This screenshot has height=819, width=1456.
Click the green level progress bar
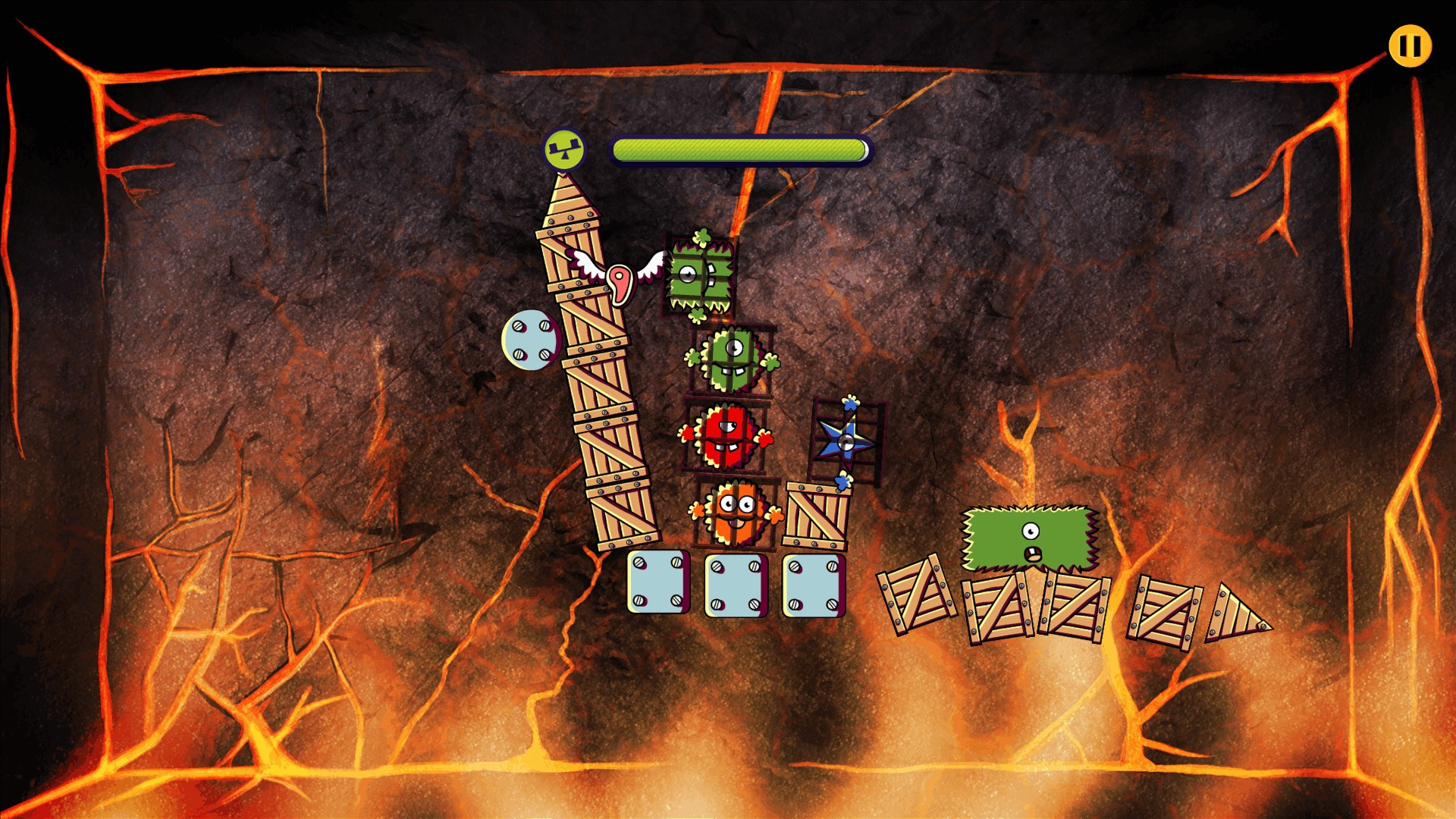click(x=739, y=149)
